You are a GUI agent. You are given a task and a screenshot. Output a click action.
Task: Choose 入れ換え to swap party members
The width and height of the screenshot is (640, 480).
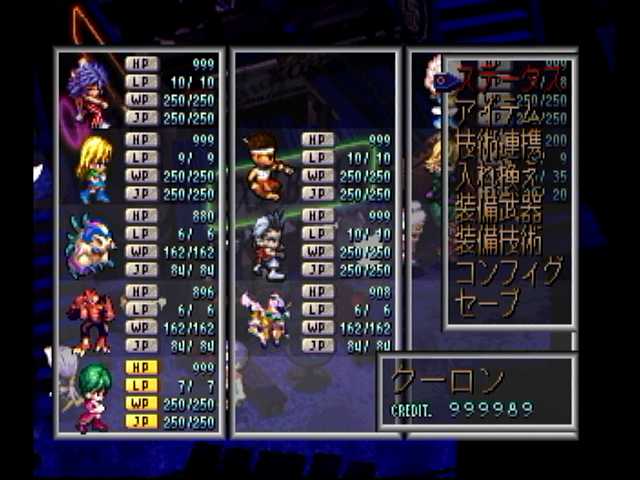pos(498,182)
